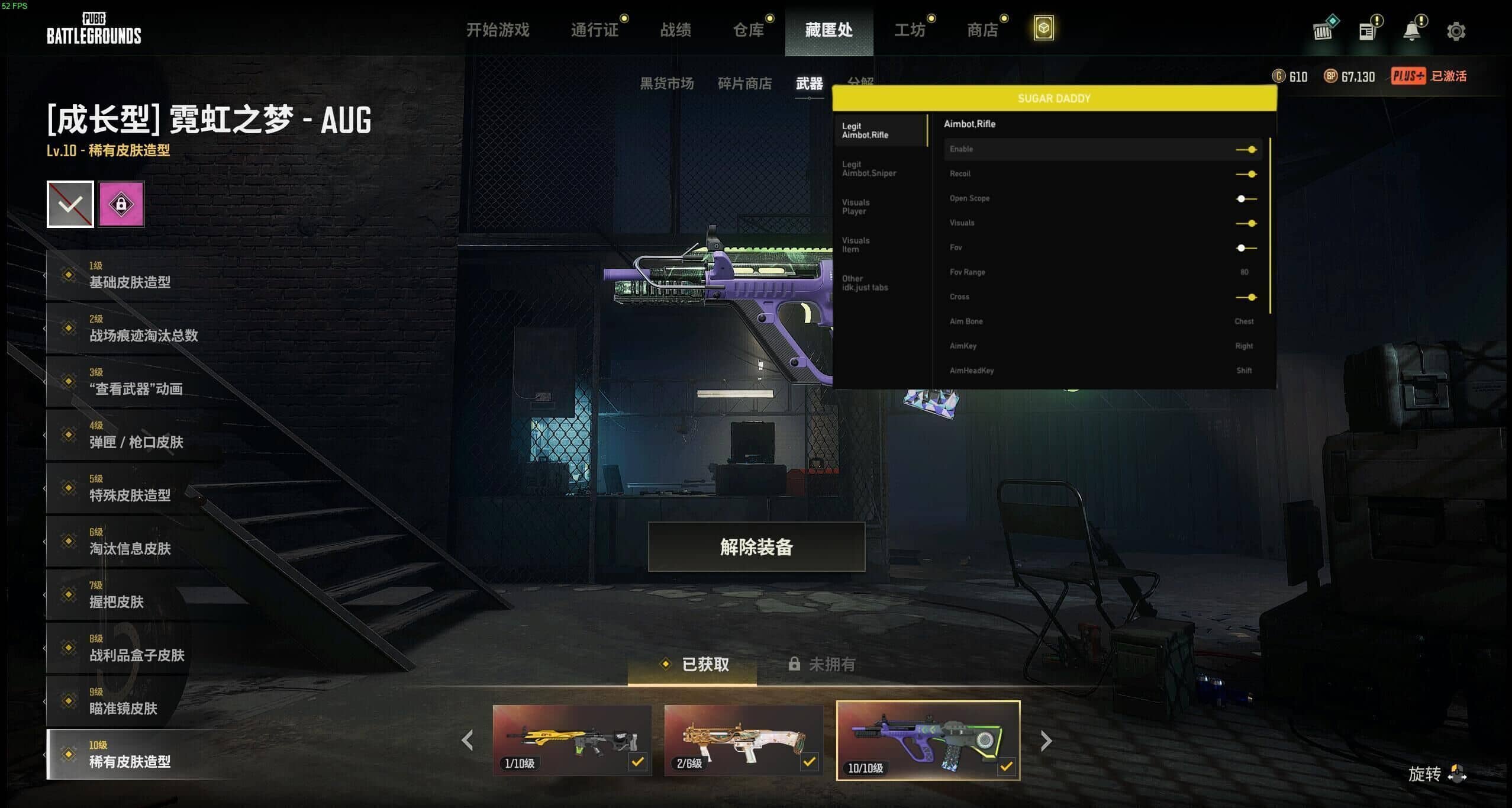Open notifications via the bell icon

coord(1412,31)
